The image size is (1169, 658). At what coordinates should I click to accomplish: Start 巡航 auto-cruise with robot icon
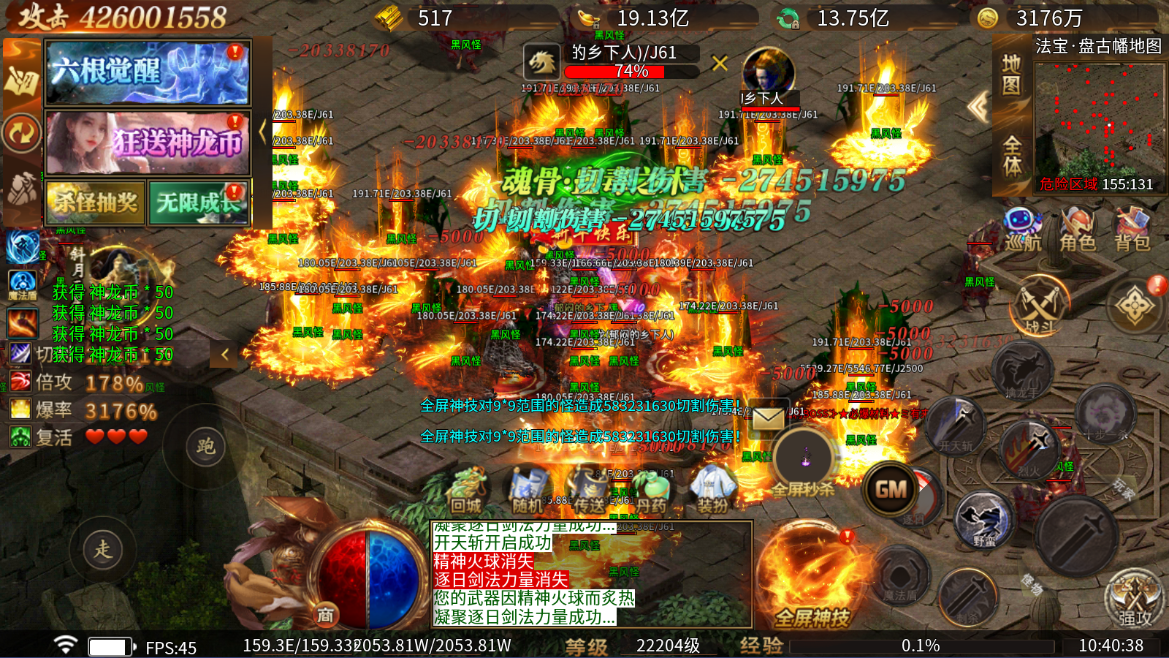[x=1022, y=230]
